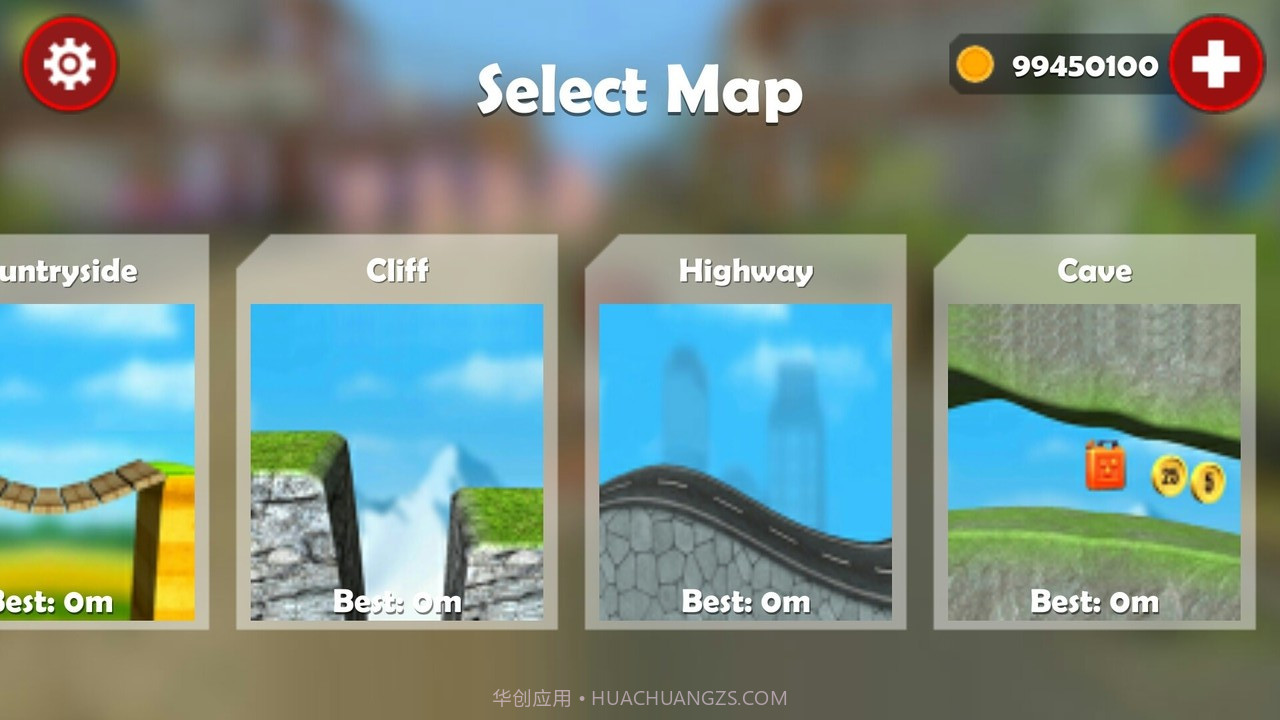The height and width of the screenshot is (720, 1280).
Task: Click the Cliff map title label
Action: 396,270
